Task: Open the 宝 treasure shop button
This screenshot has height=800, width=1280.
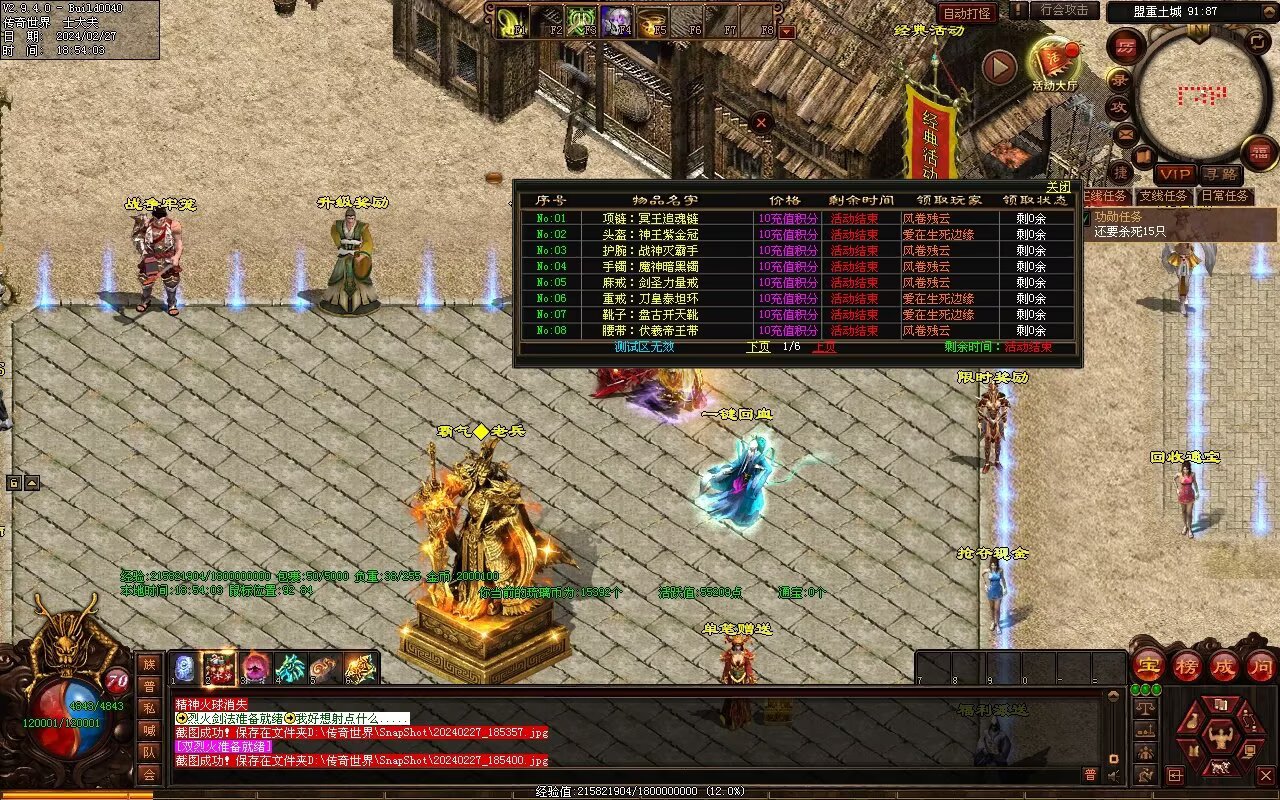Action: [x=1147, y=666]
